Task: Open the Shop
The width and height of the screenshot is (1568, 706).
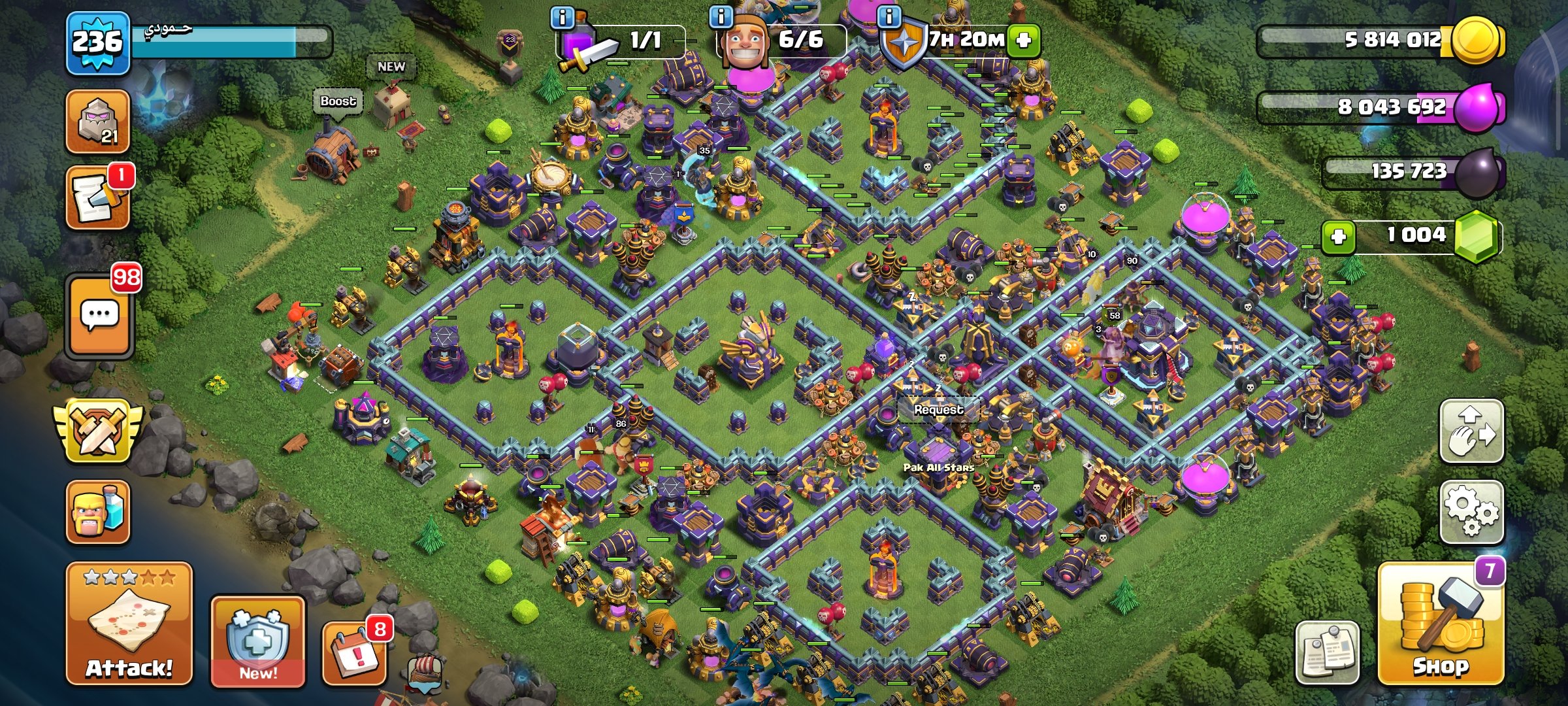Action: tap(1441, 624)
